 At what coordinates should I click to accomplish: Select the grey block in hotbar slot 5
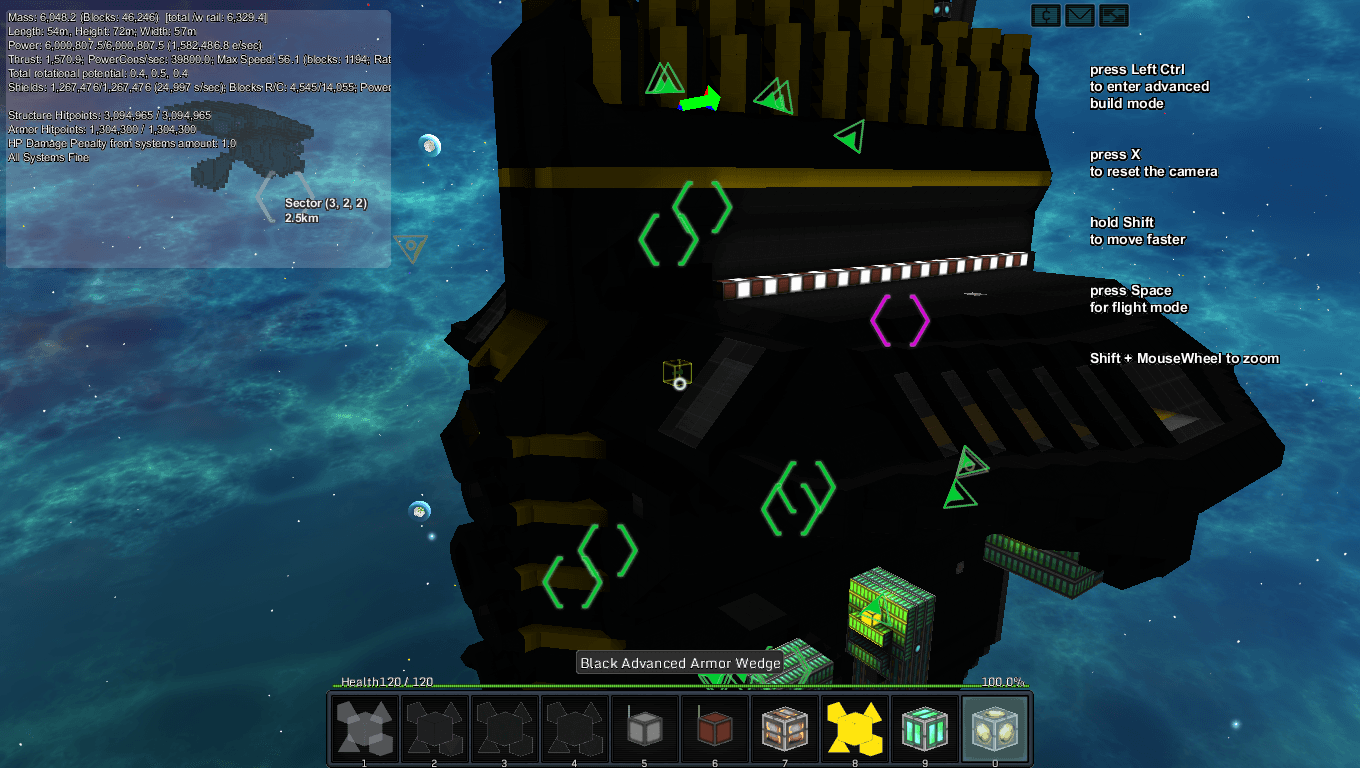pos(644,728)
